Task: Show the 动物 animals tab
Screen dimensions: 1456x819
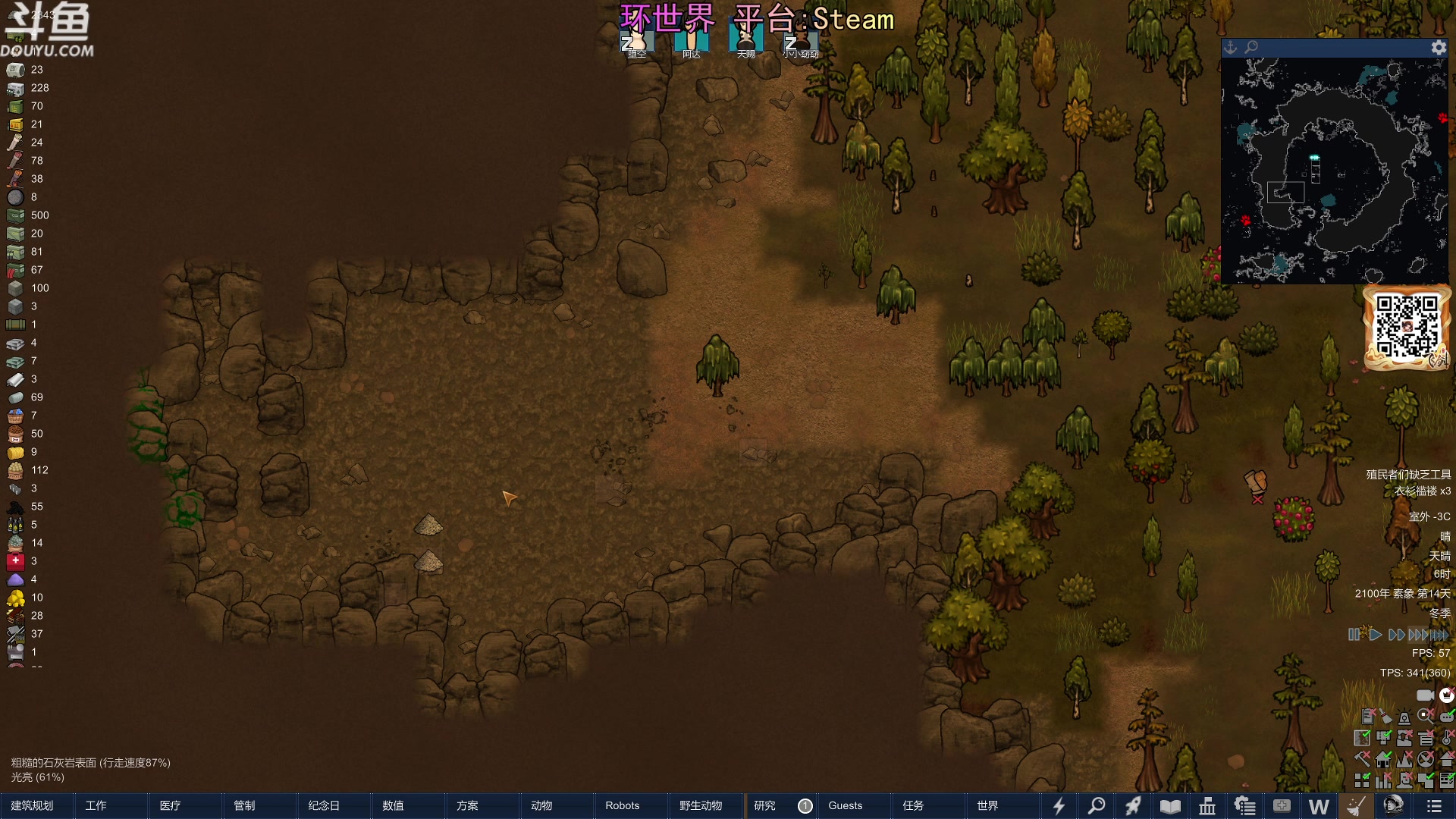Action: (541, 805)
